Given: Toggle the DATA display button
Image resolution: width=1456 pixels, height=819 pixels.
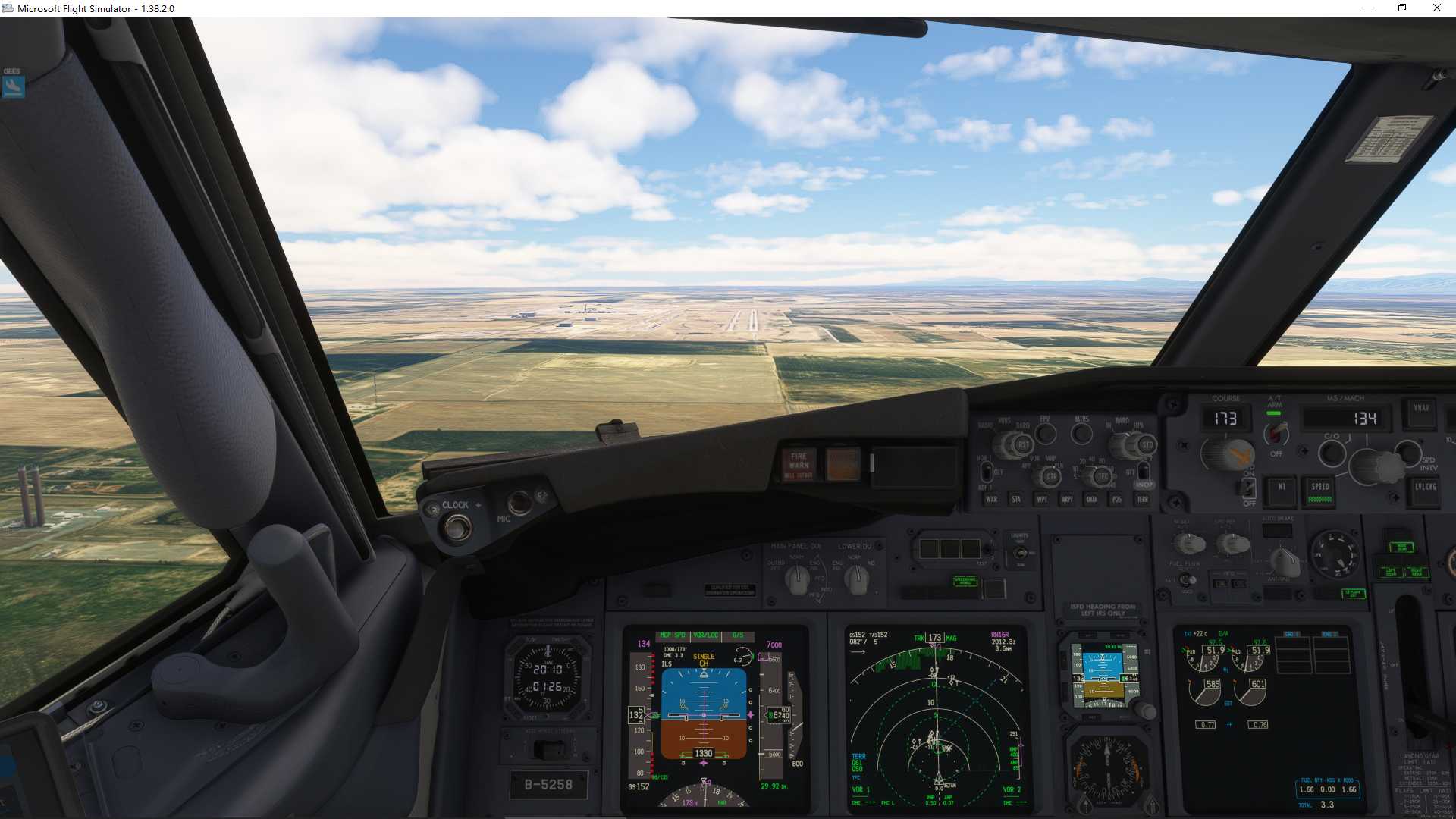Looking at the screenshot, I should [x=1093, y=499].
